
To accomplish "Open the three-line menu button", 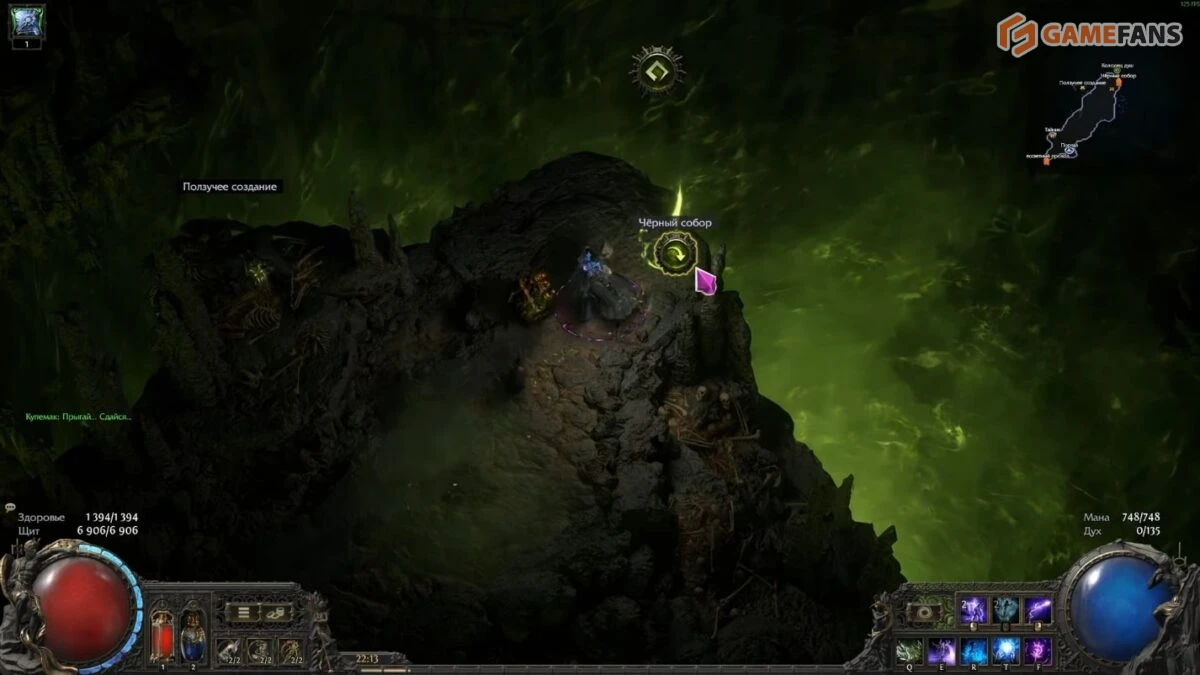I will 241,612.
